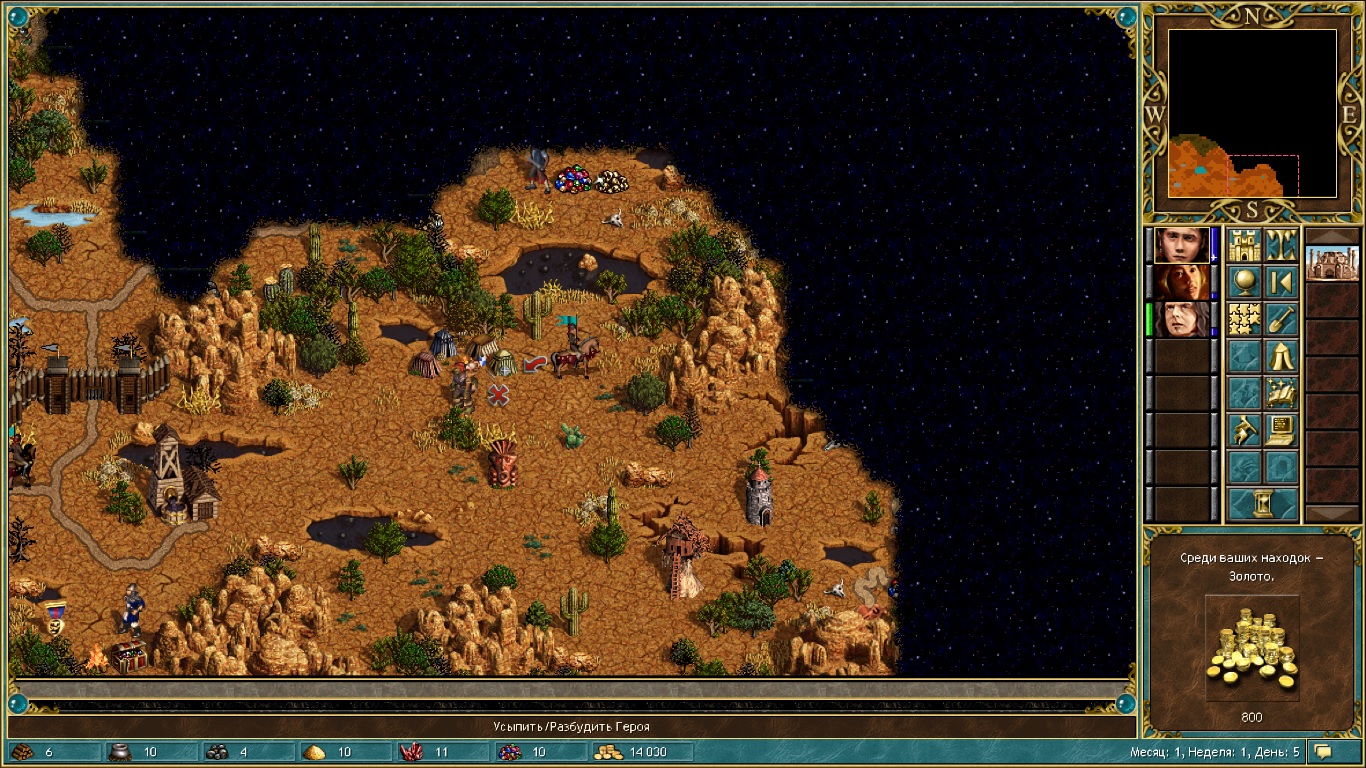The image size is (1366, 768).
Task: Select the grey-haired third hero portrait
Action: tap(1181, 319)
